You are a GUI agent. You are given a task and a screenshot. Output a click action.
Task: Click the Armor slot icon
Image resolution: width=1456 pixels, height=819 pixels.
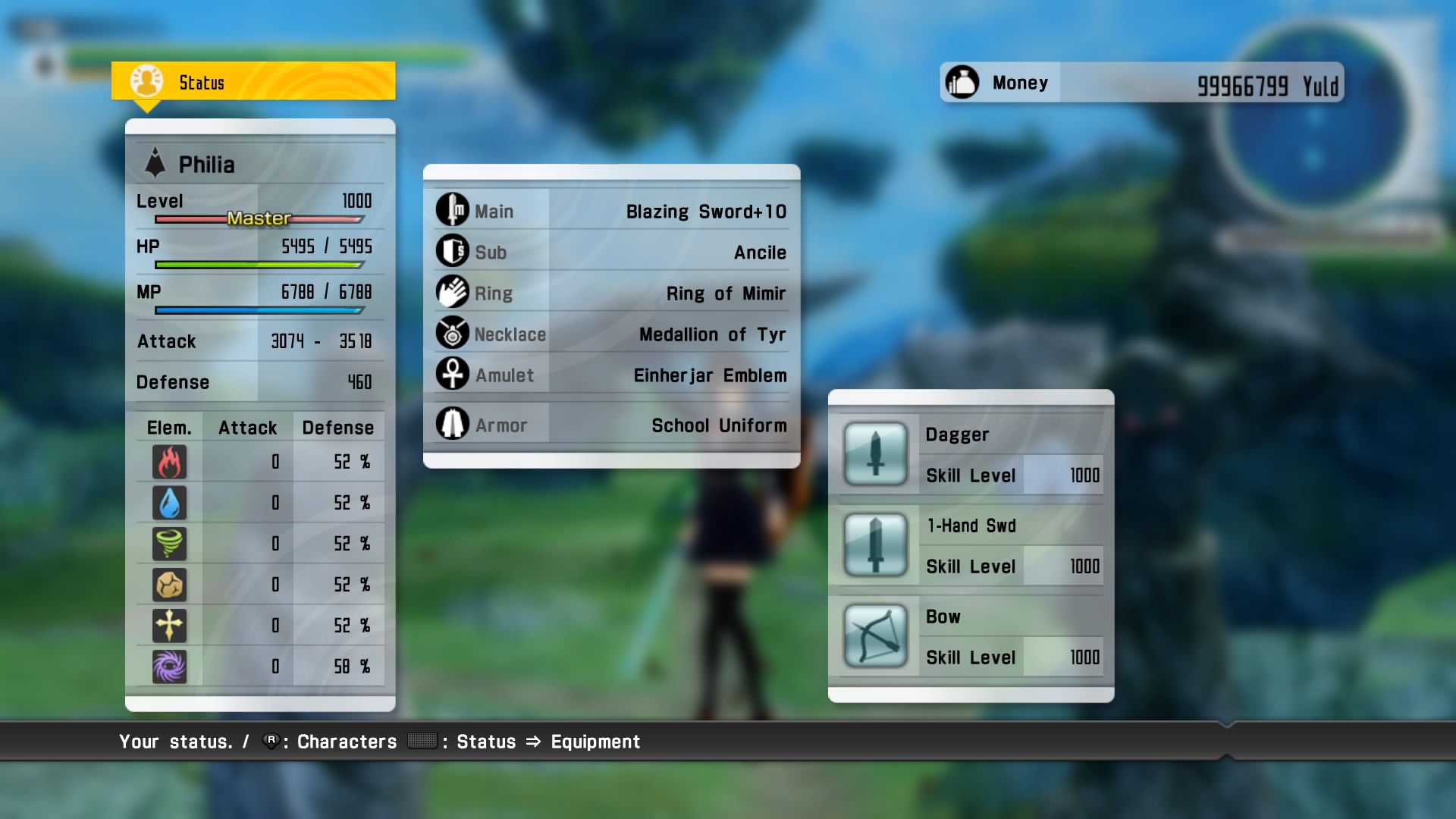pyautogui.click(x=453, y=424)
